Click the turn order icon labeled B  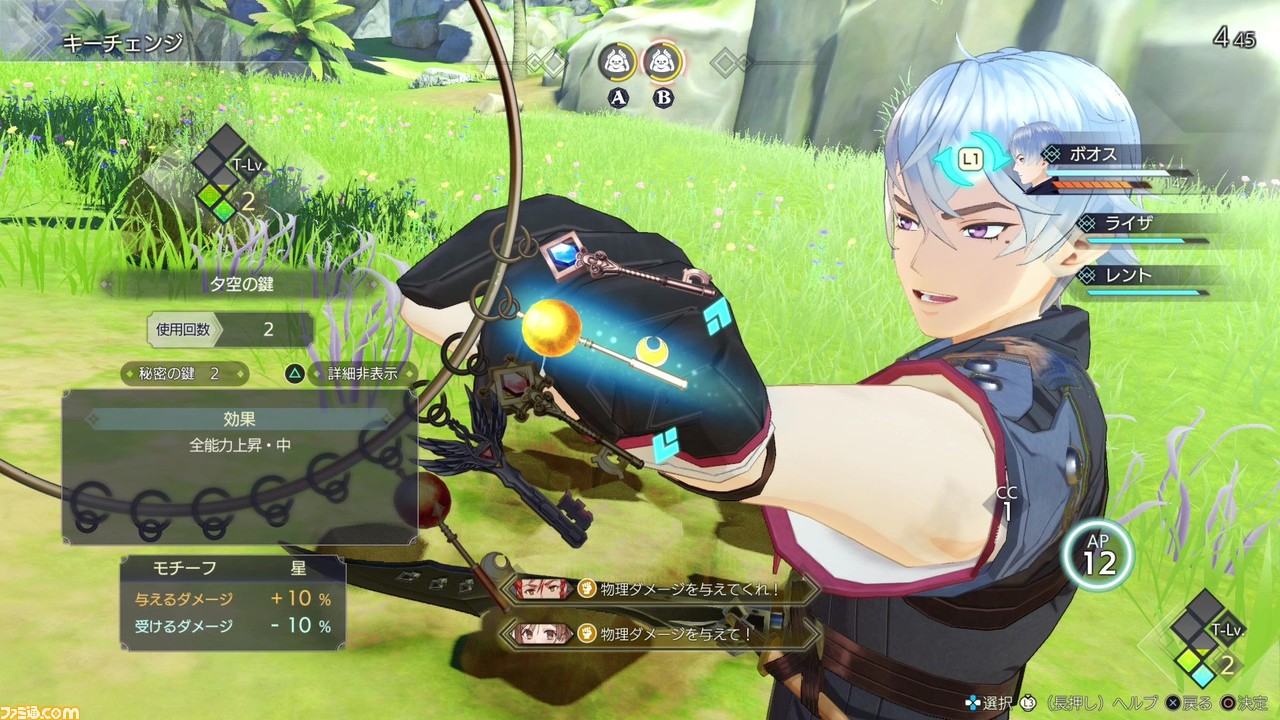click(661, 64)
